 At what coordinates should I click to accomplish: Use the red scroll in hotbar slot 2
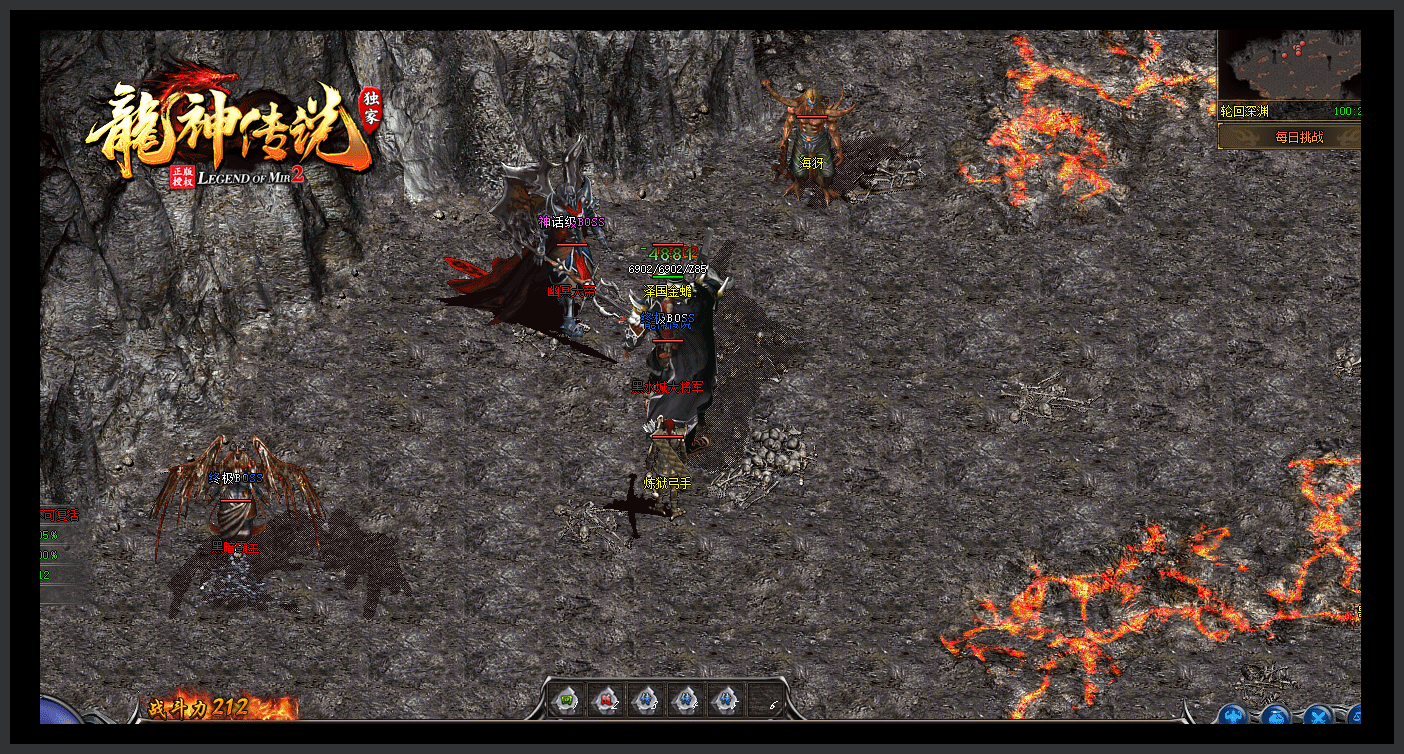pyautogui.click(x=605, y=700)
